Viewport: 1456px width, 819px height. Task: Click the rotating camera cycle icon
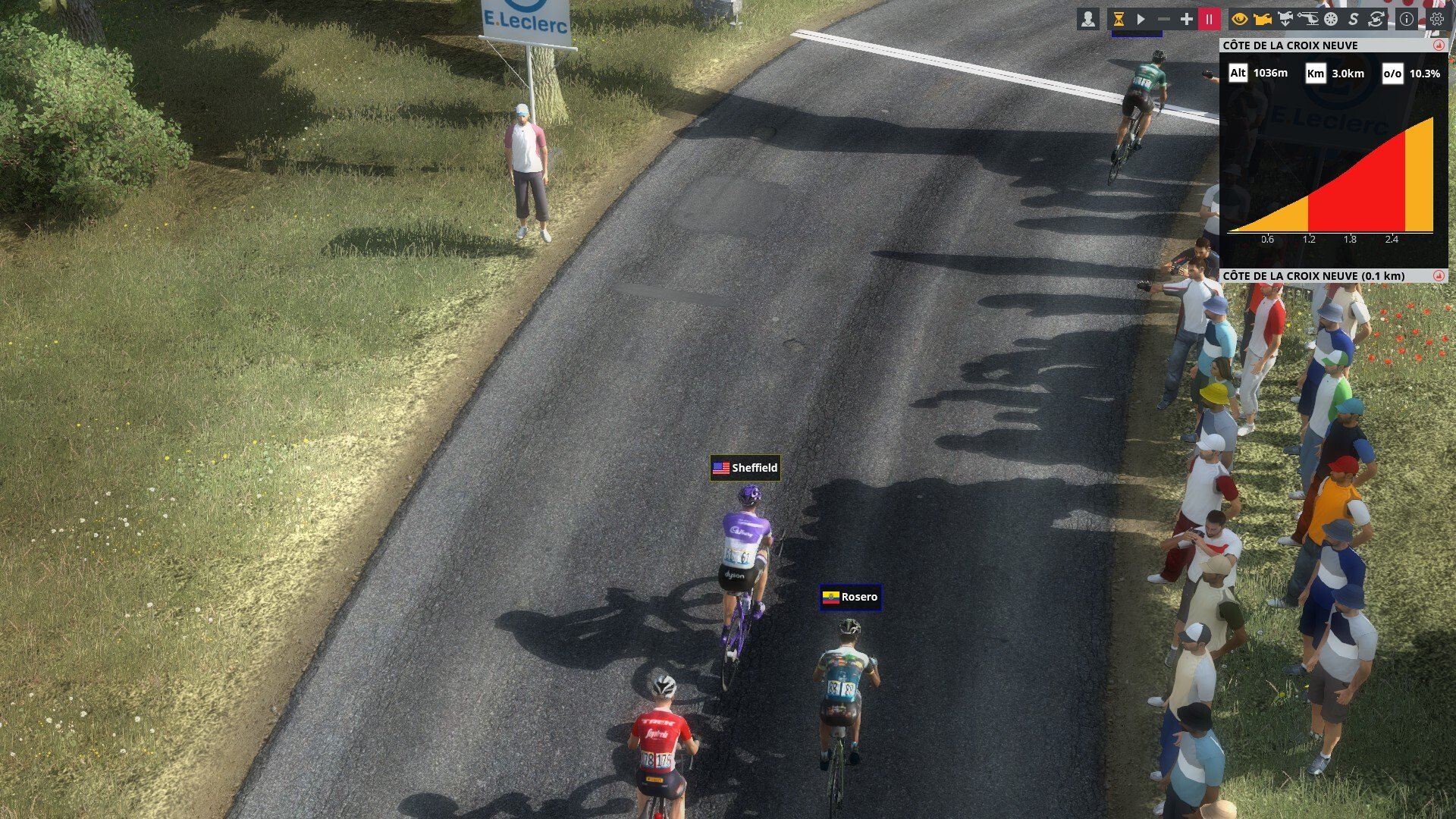[1376, 20]
